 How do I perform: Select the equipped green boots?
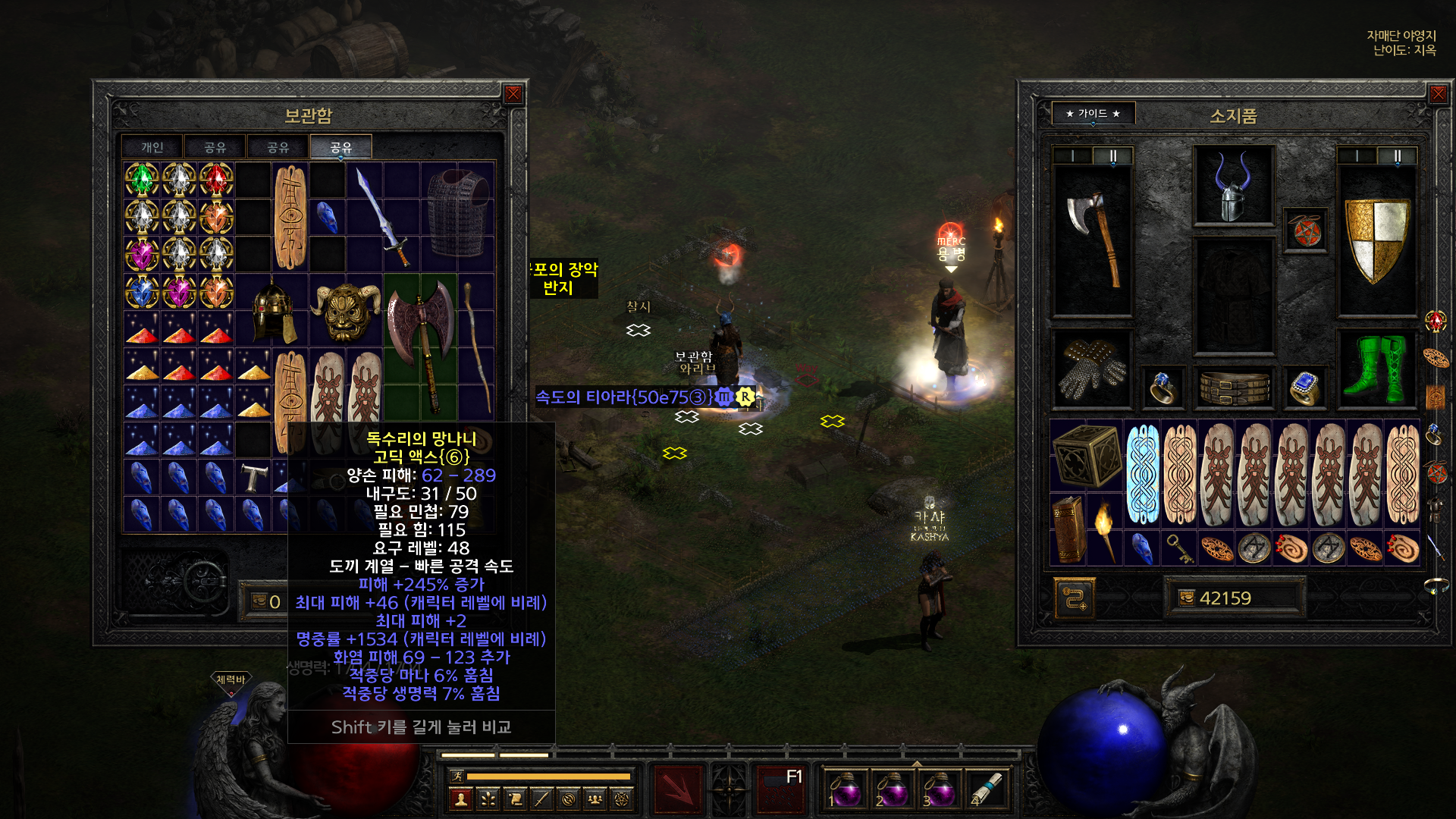click(x=1376, y=369)
